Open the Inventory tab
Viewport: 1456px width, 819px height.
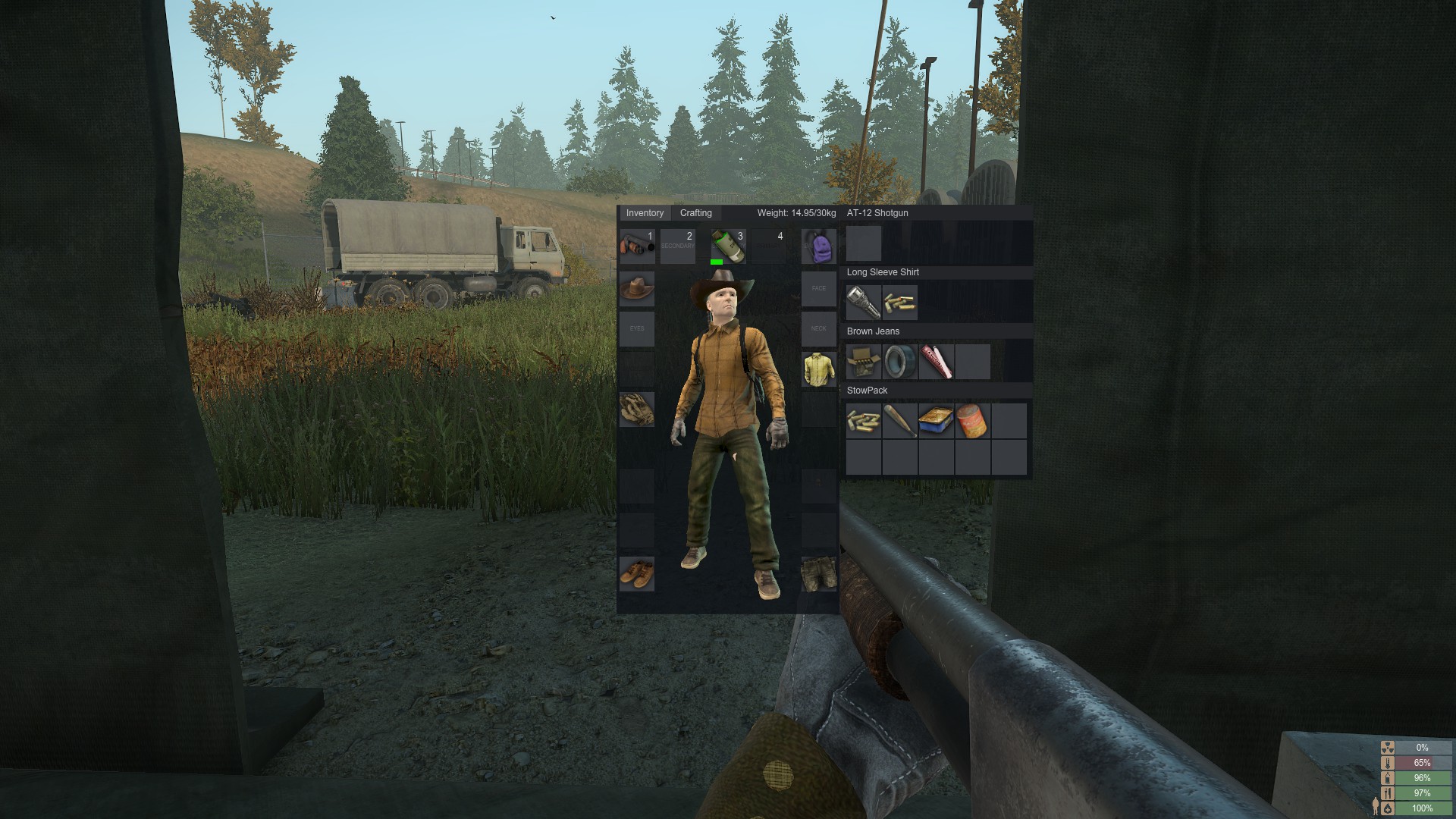(645, 213)
